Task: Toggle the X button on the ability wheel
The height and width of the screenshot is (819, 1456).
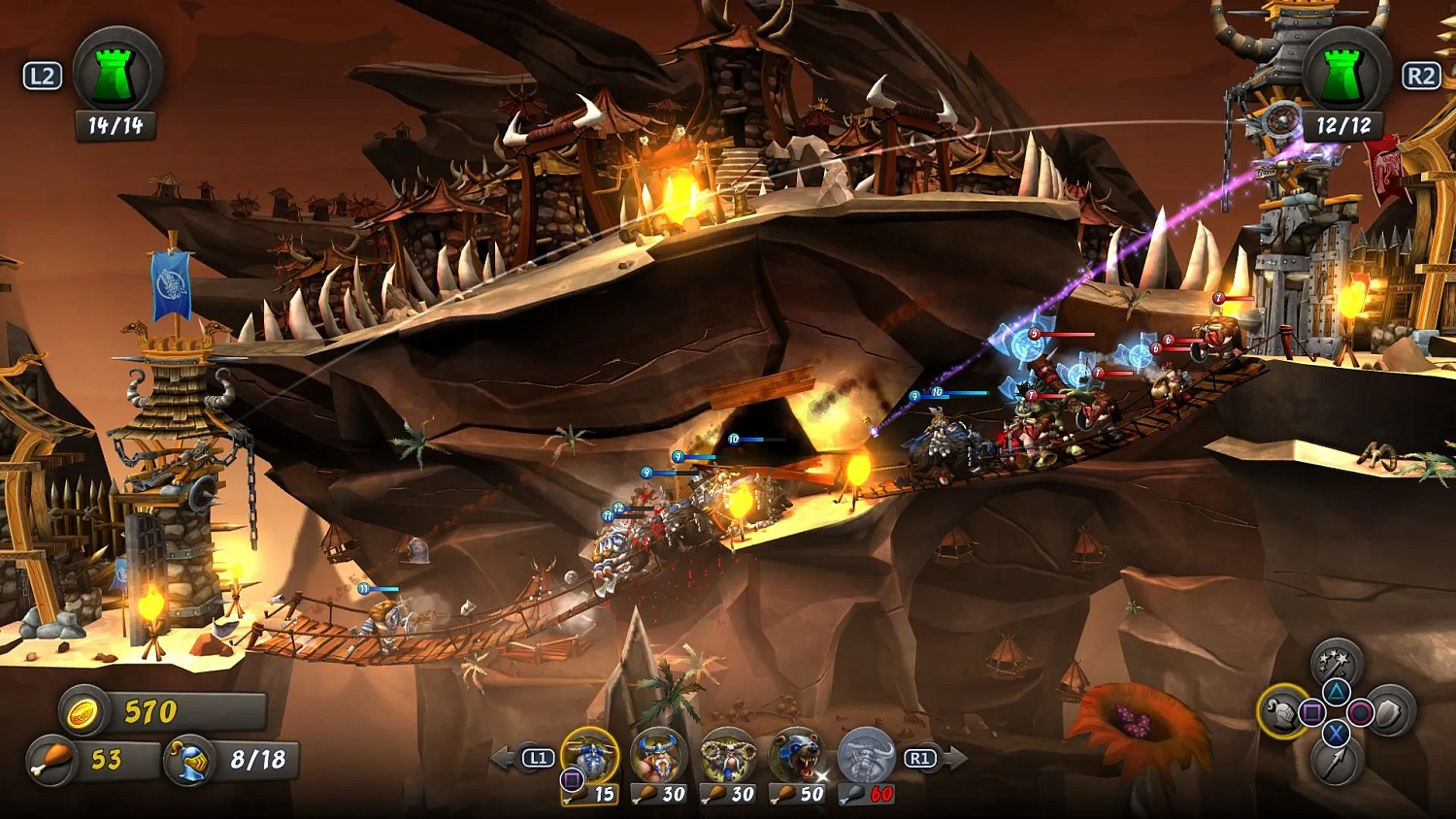Action: [1336, 733]
